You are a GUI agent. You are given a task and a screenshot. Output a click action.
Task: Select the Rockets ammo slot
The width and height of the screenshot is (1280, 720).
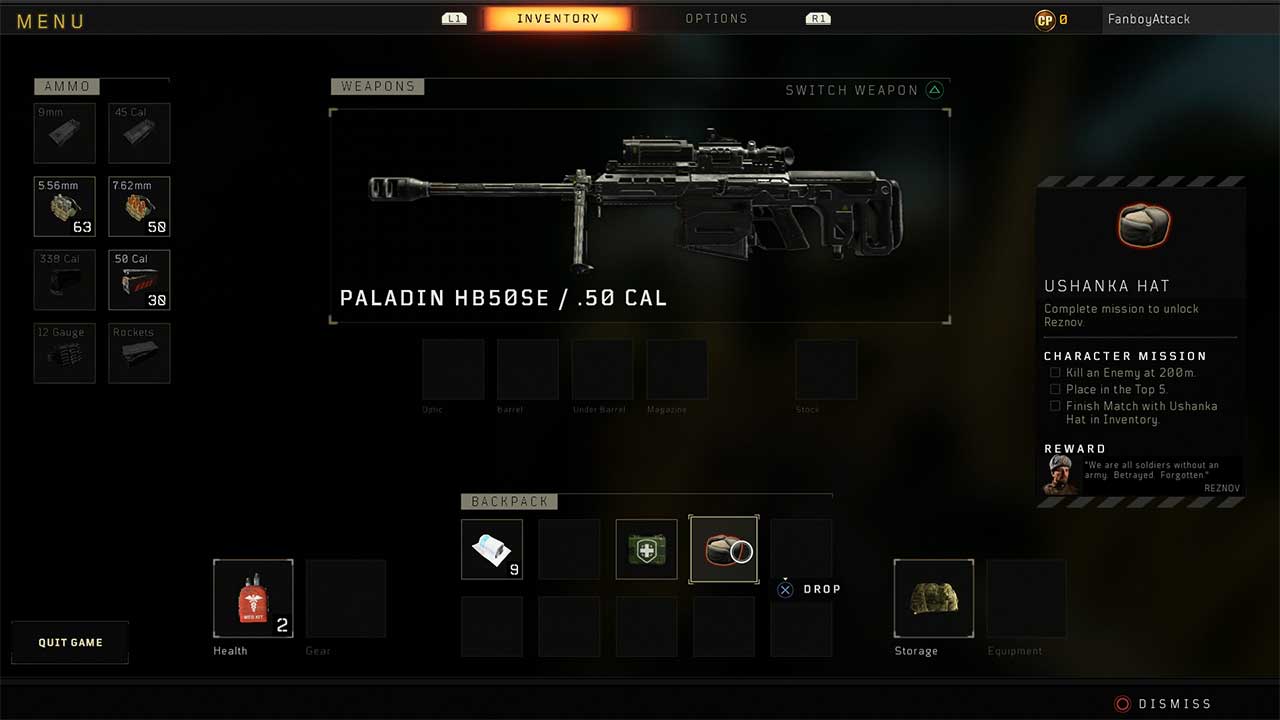click(x=139, y=353)
